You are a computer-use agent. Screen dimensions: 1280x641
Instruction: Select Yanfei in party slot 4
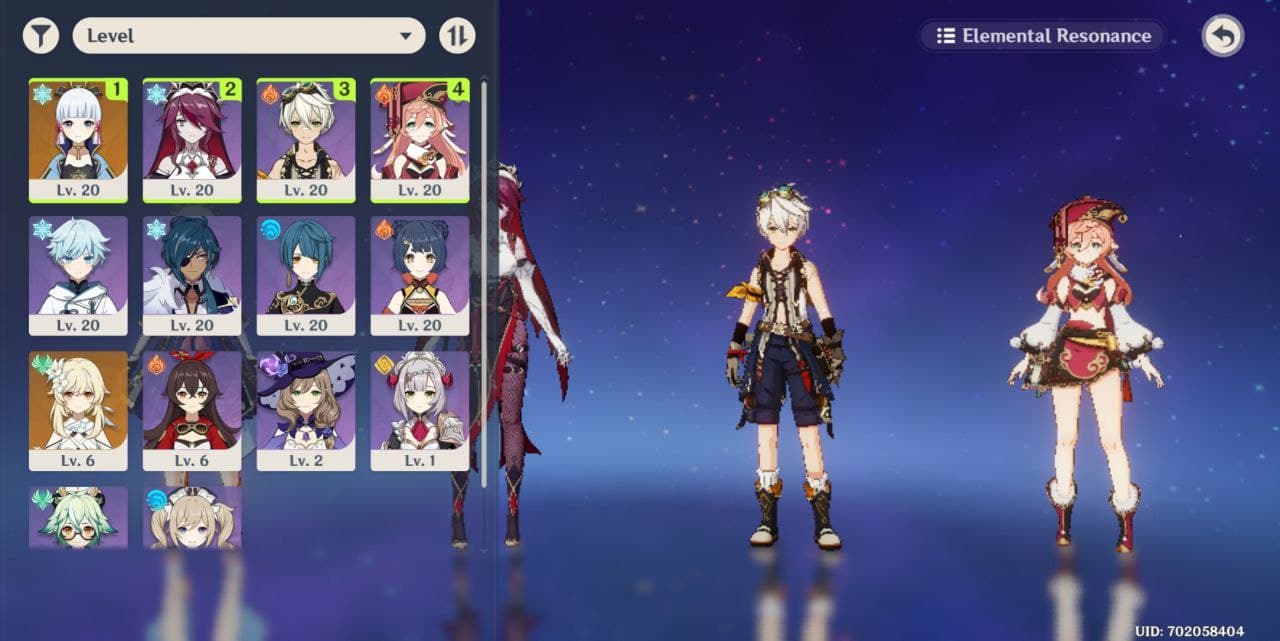click(420, 140)
